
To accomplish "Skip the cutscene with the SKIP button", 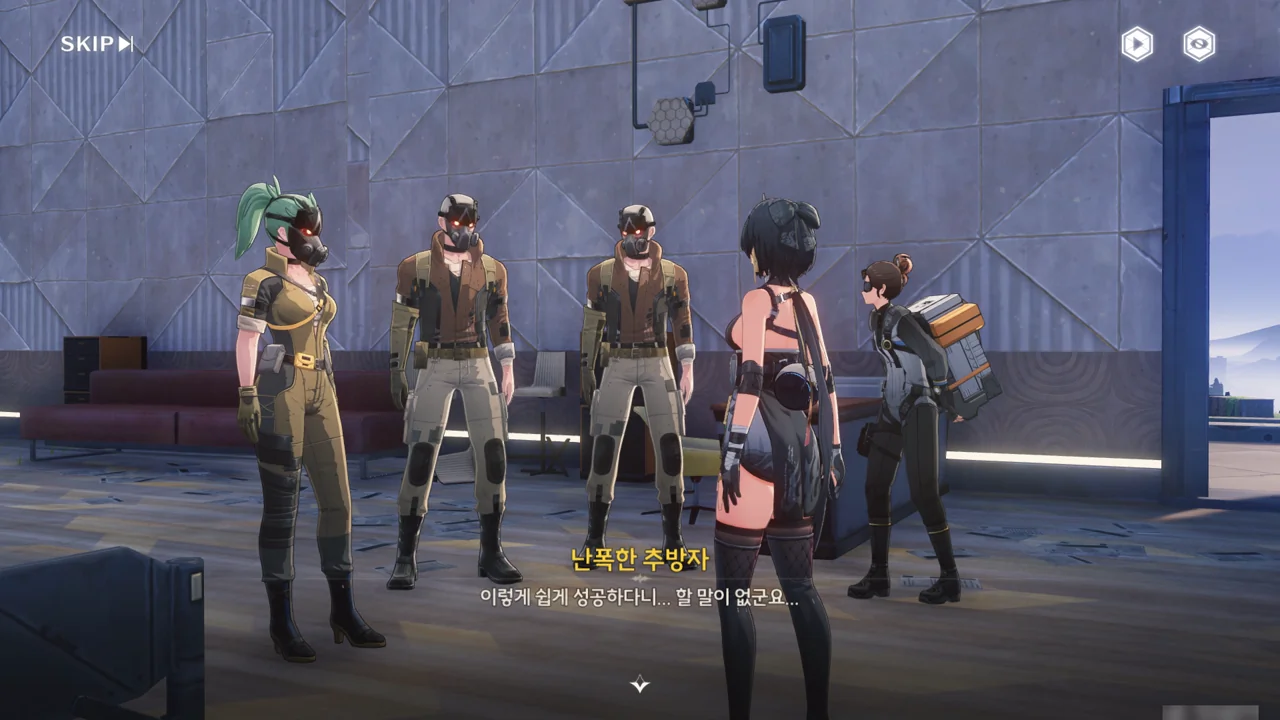I will [x=96, y=44].
